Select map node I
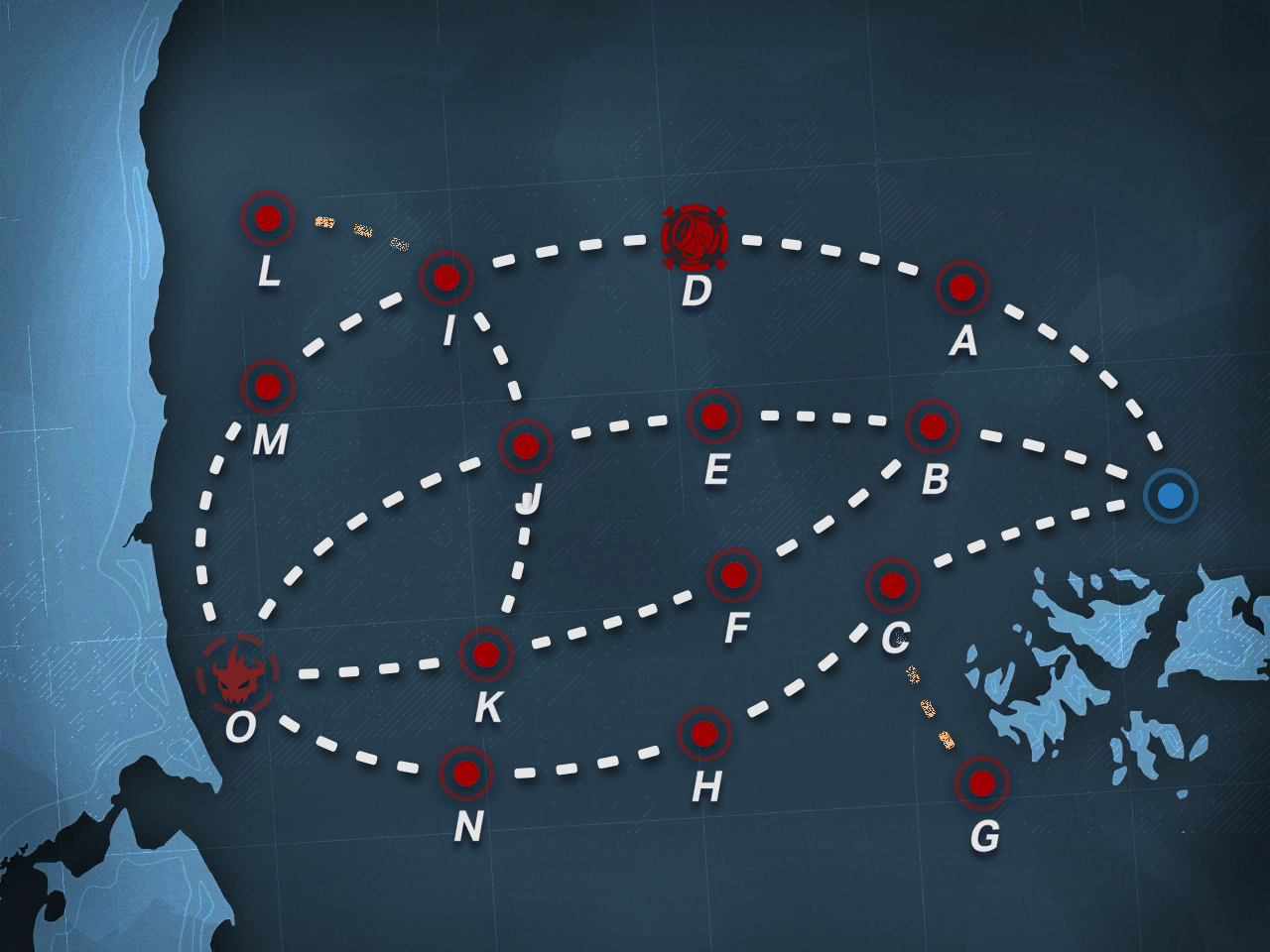 tap(446, 278)
